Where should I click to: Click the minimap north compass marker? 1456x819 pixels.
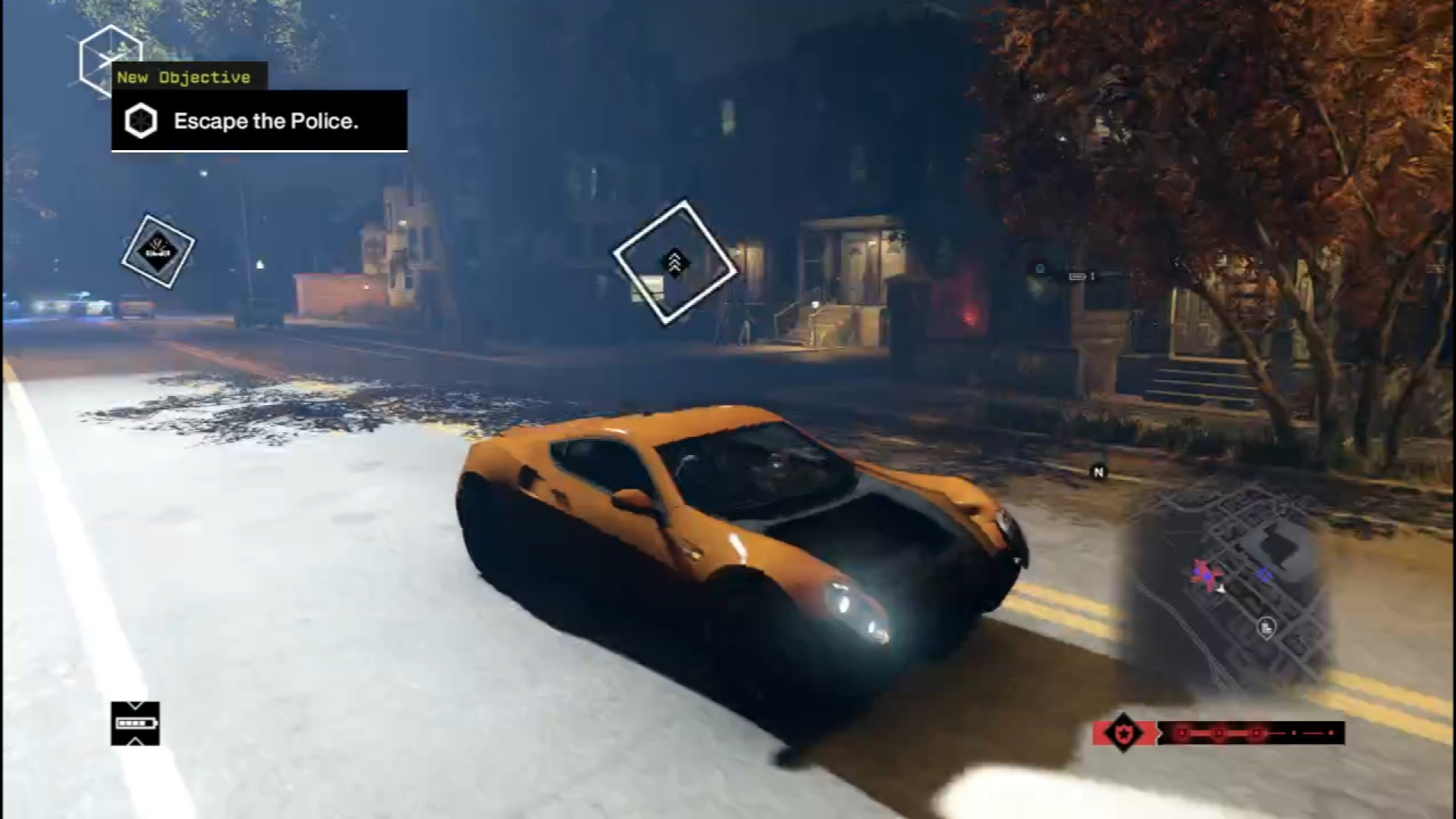tap(1098, 472)
